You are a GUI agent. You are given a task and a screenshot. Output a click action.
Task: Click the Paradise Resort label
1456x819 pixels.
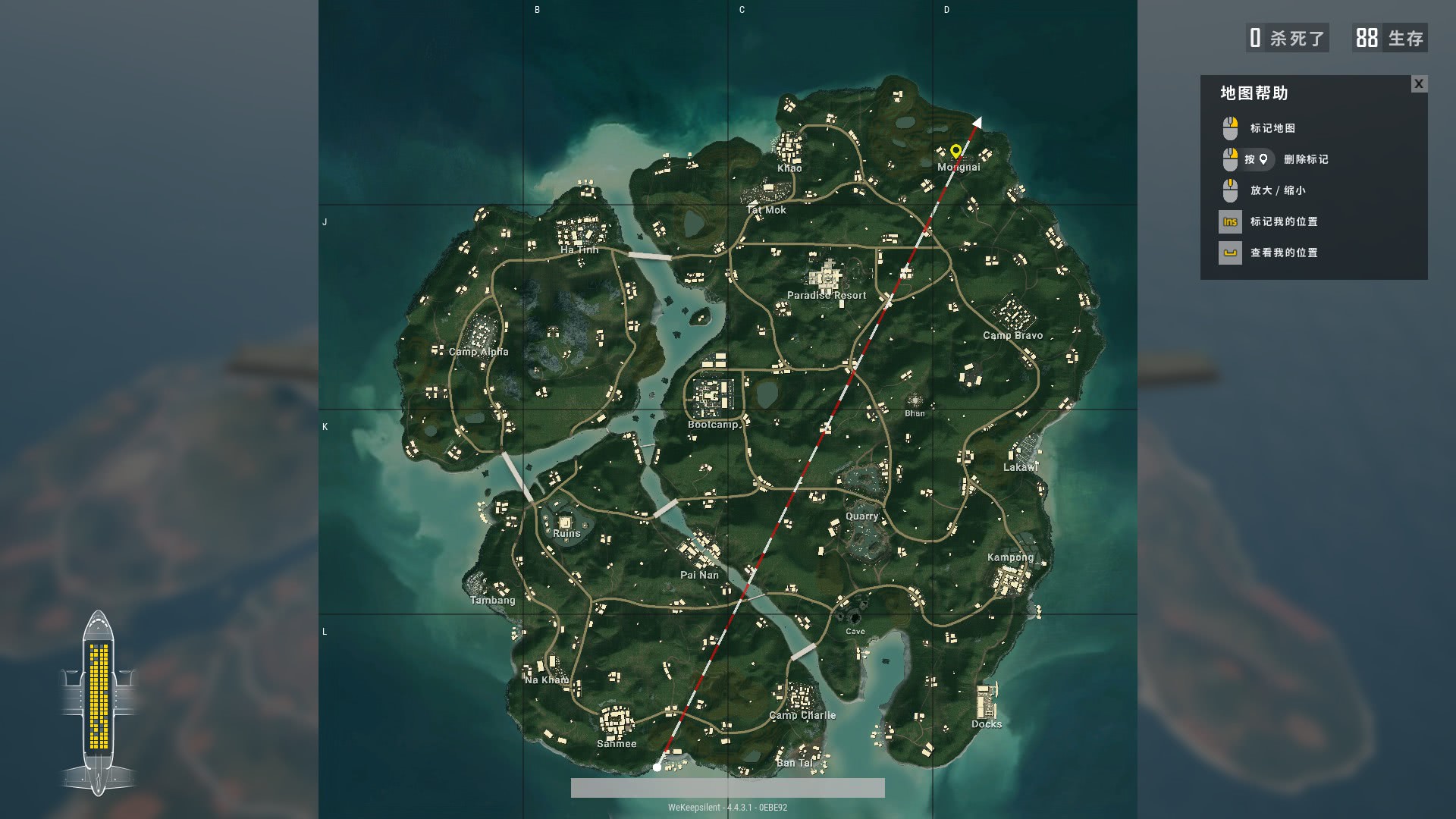coord(826,294)
